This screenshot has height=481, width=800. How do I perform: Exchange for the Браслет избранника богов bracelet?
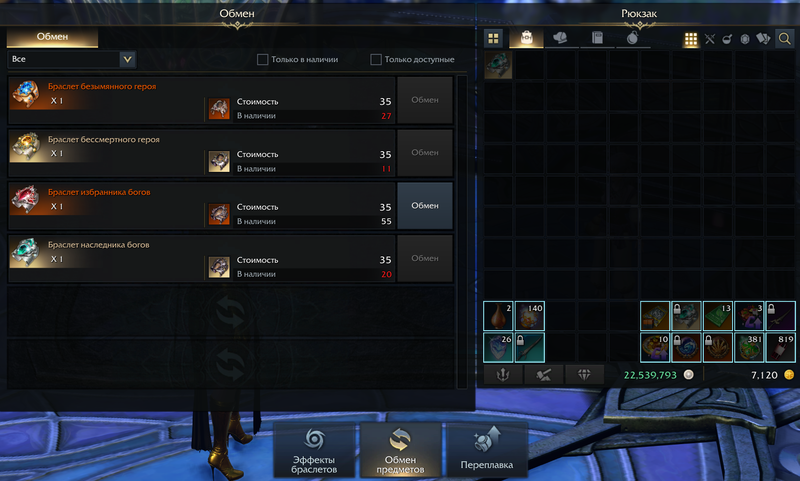tap(425, 205)
